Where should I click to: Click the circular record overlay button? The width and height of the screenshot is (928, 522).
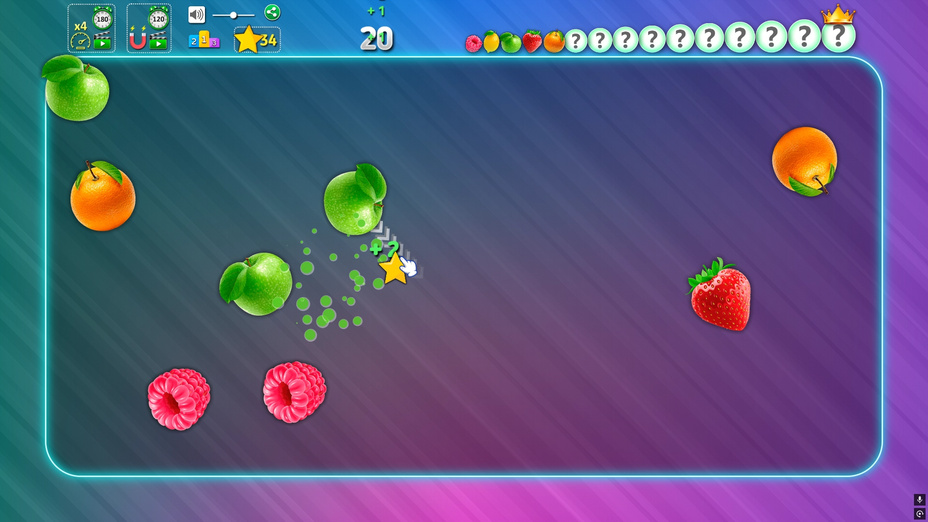click(x=919, y=513)
